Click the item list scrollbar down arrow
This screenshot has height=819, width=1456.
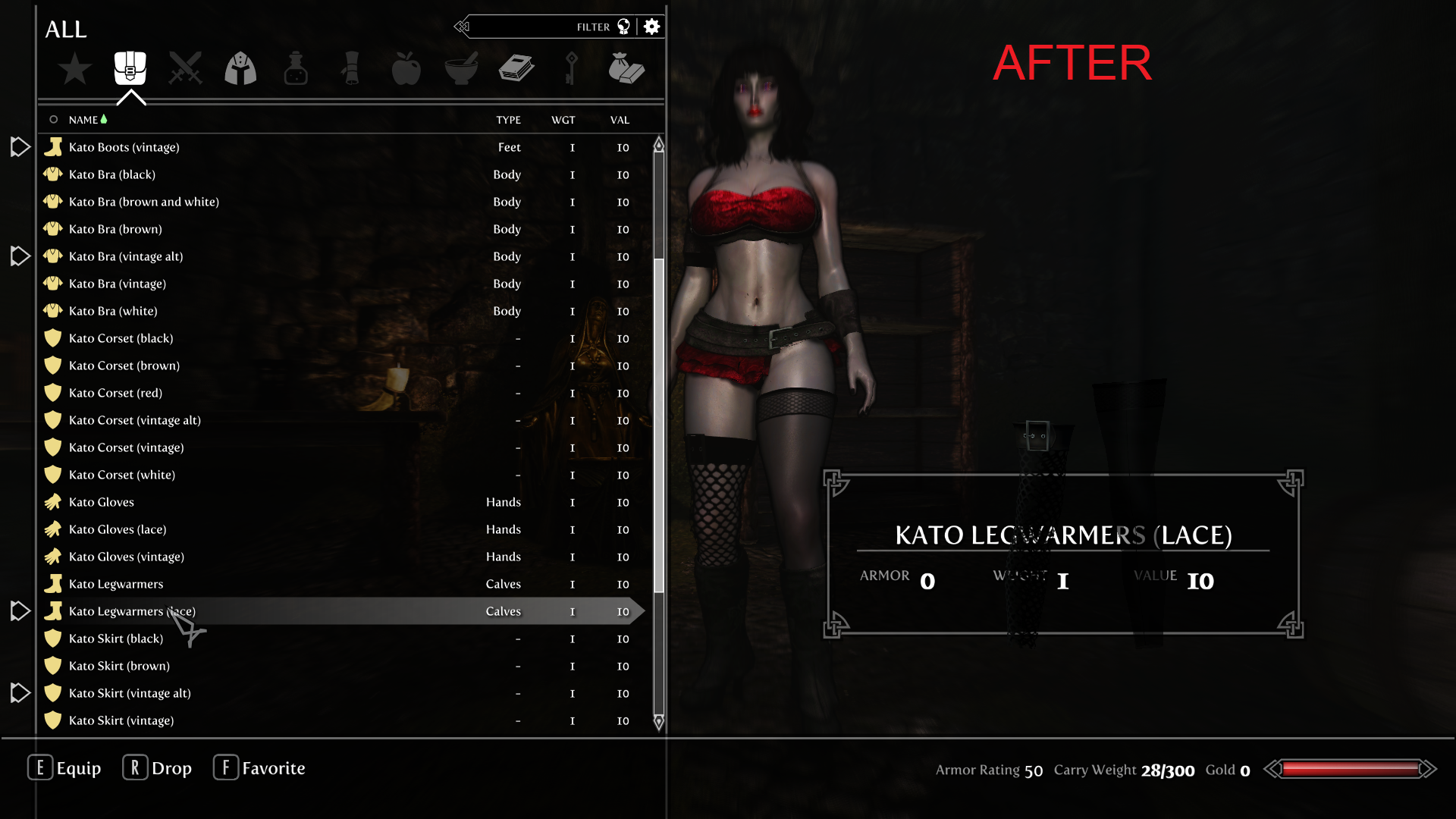pos(659,722)
